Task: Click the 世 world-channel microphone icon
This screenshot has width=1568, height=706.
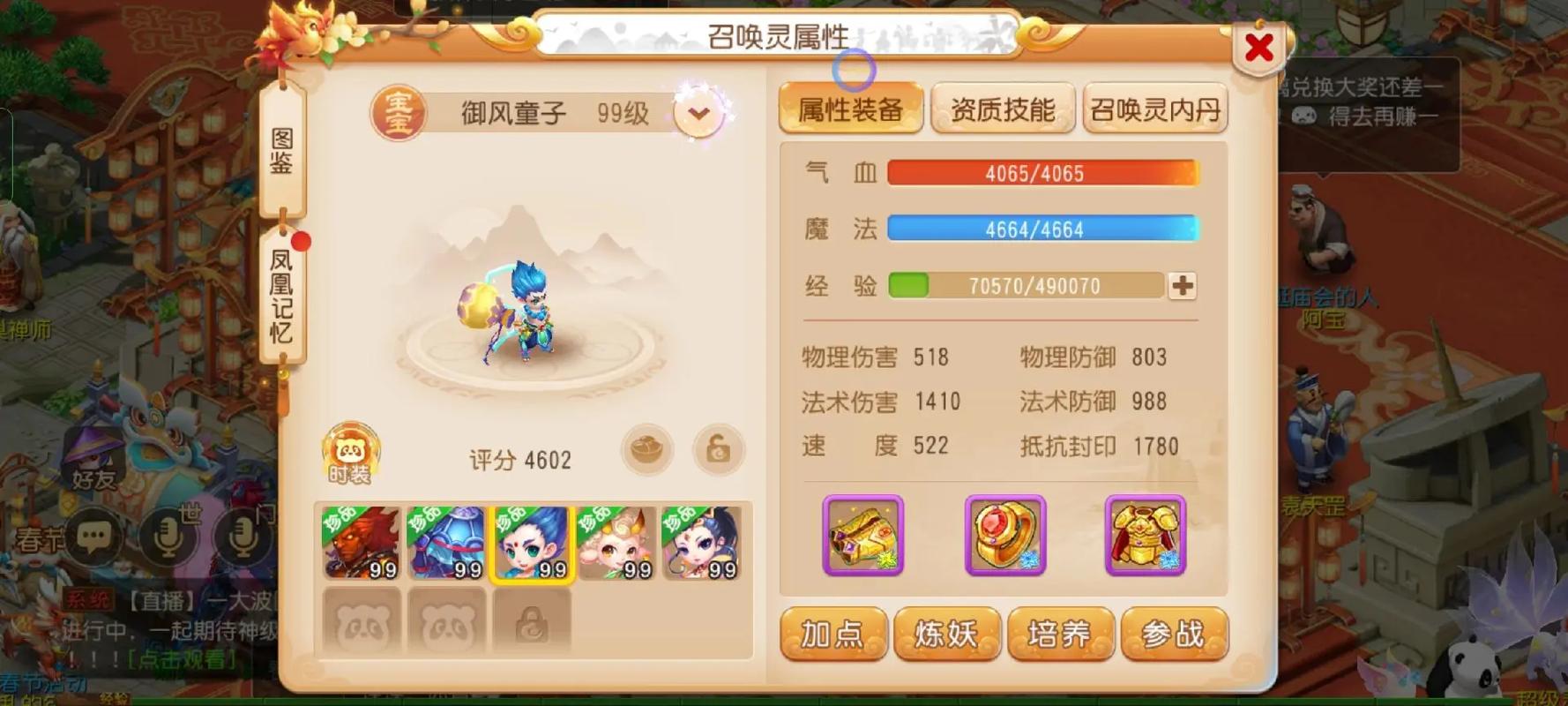Action: pyautogui.click(x=169, y=533)
